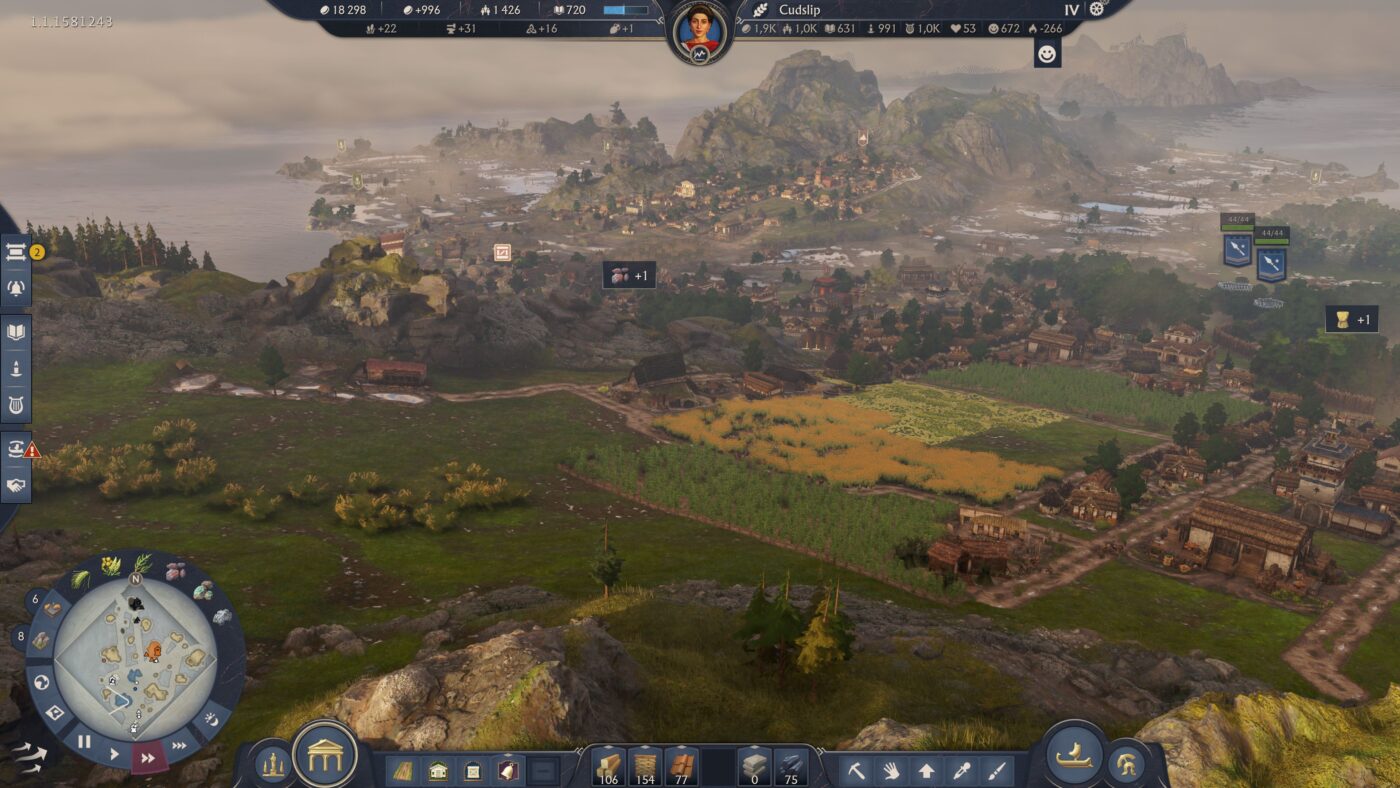Click the governor portrait at top
This screenshot has height=788, width=1400.
coord(700,30)
